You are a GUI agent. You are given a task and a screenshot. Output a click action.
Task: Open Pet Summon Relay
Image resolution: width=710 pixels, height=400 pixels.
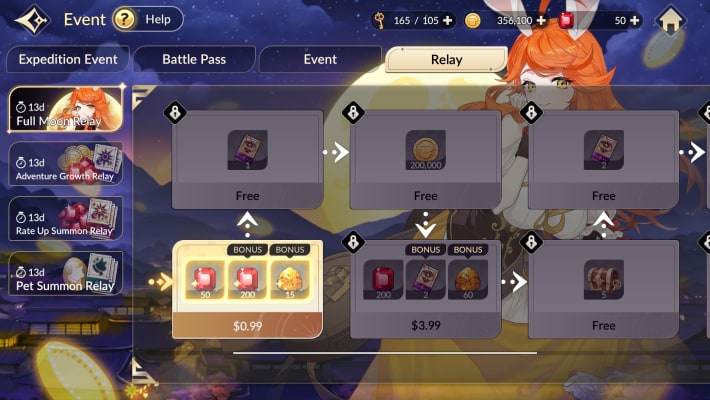[x=66, y=272]
